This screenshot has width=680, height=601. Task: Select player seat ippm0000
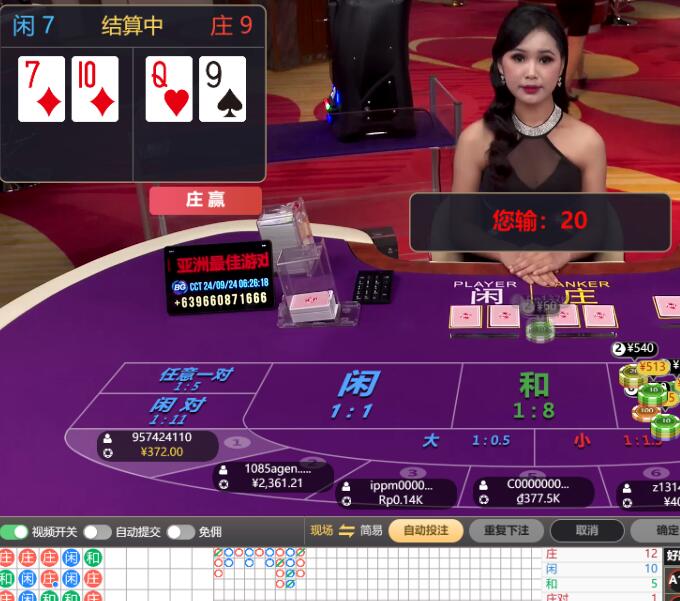(398, 493)
